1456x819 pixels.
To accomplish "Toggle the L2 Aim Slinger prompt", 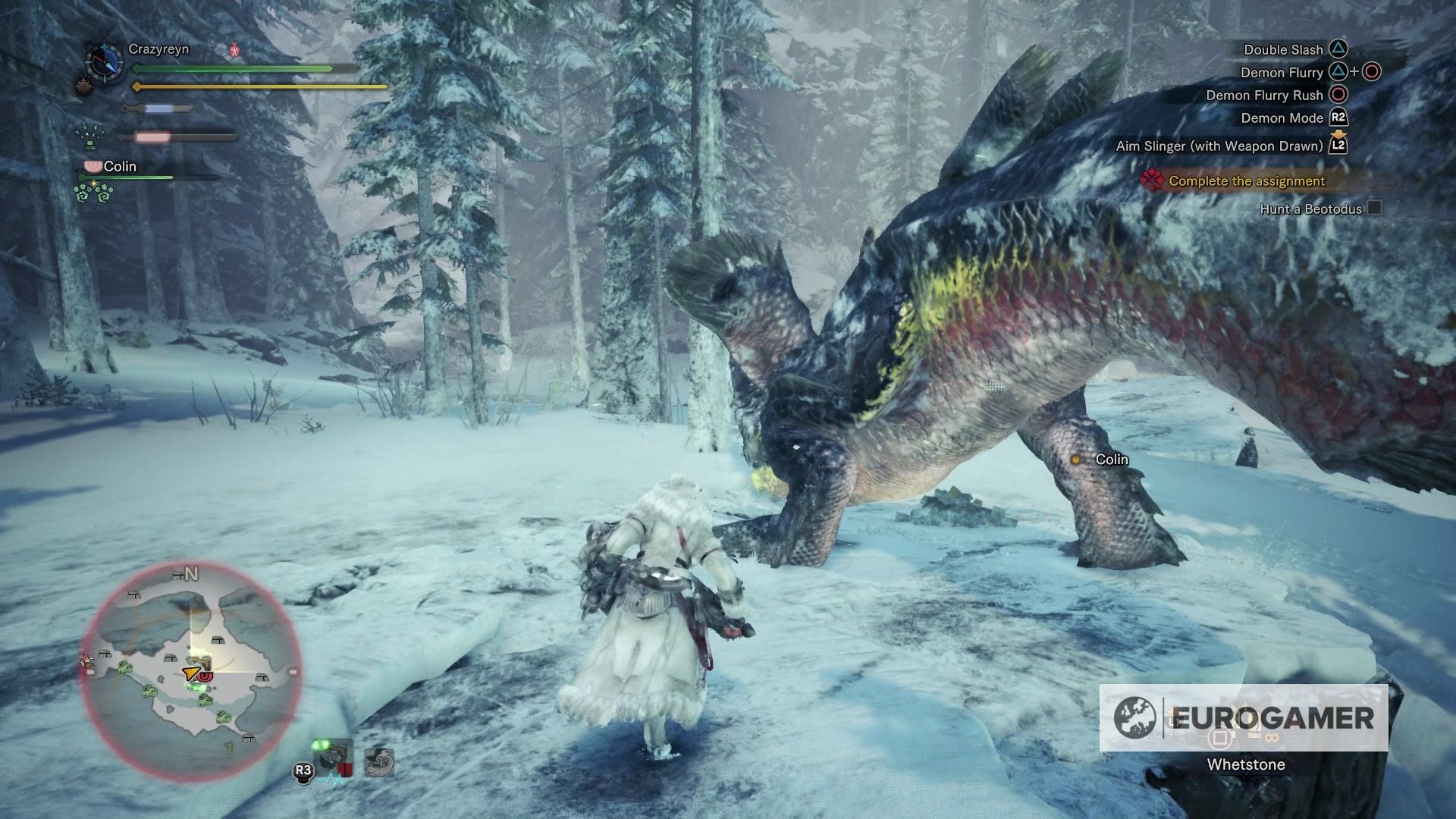I will (1338, 147).
